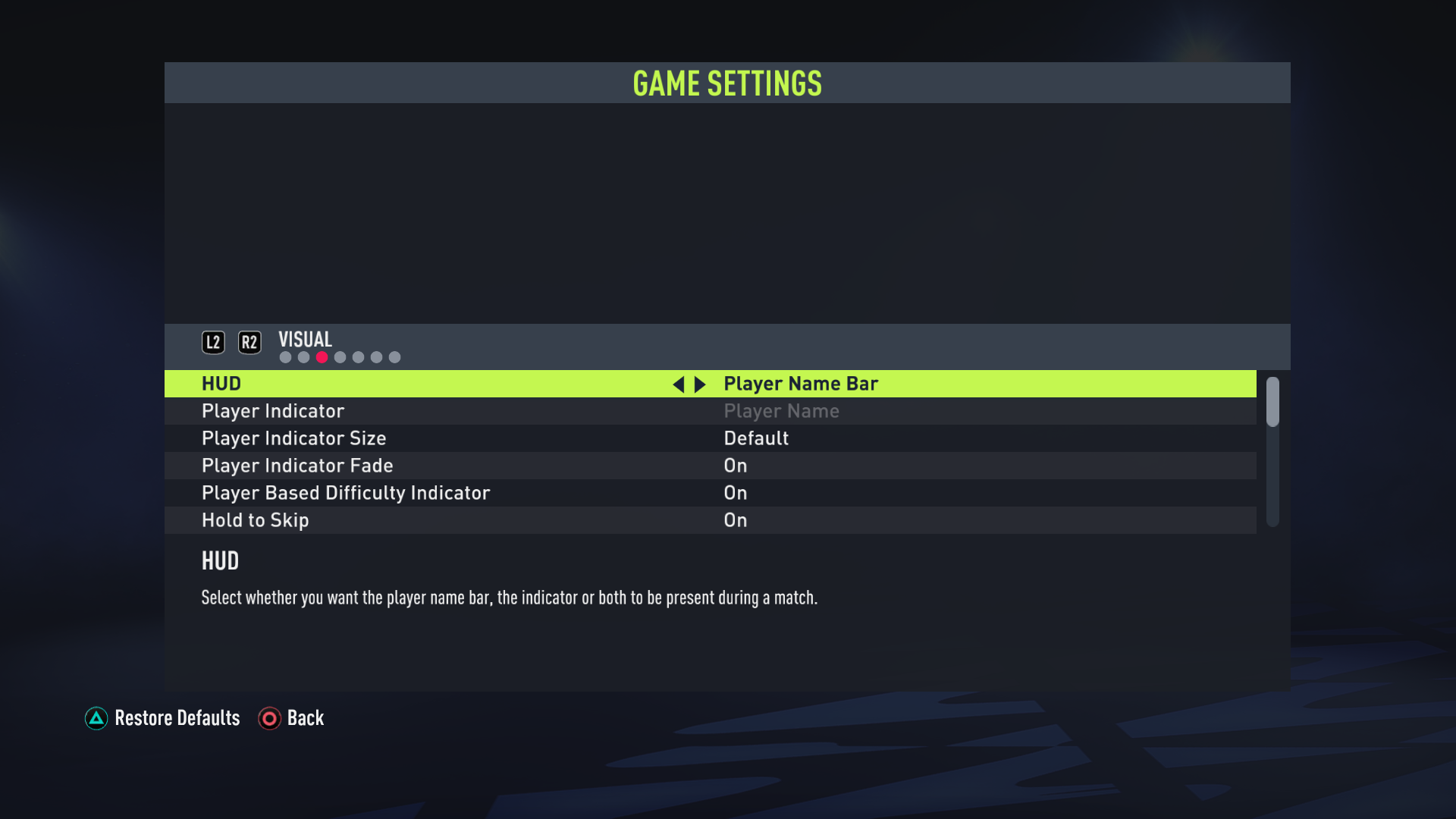
Task: Toggle Player Indicator Fade off
Action: (735, 466)
